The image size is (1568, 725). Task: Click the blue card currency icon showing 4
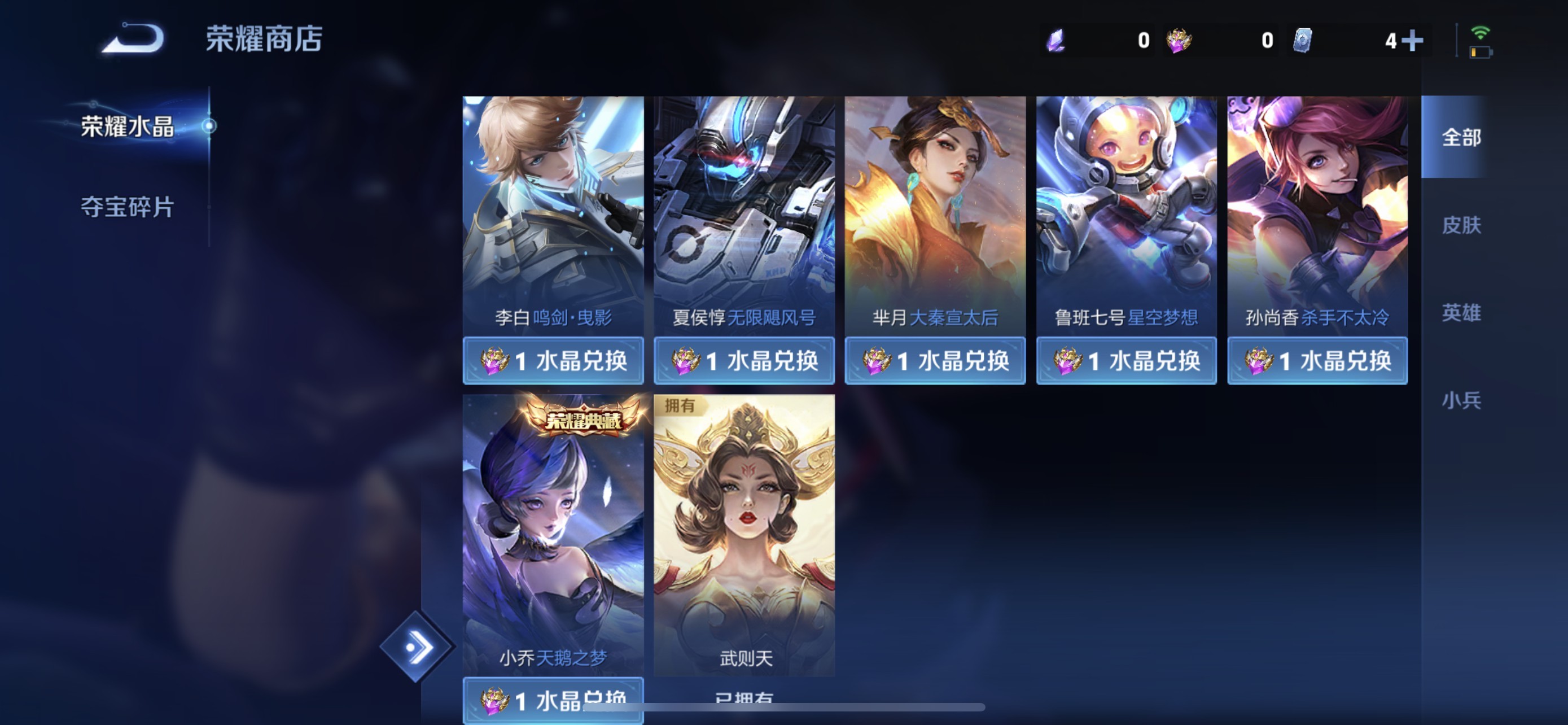[1303, 40]
